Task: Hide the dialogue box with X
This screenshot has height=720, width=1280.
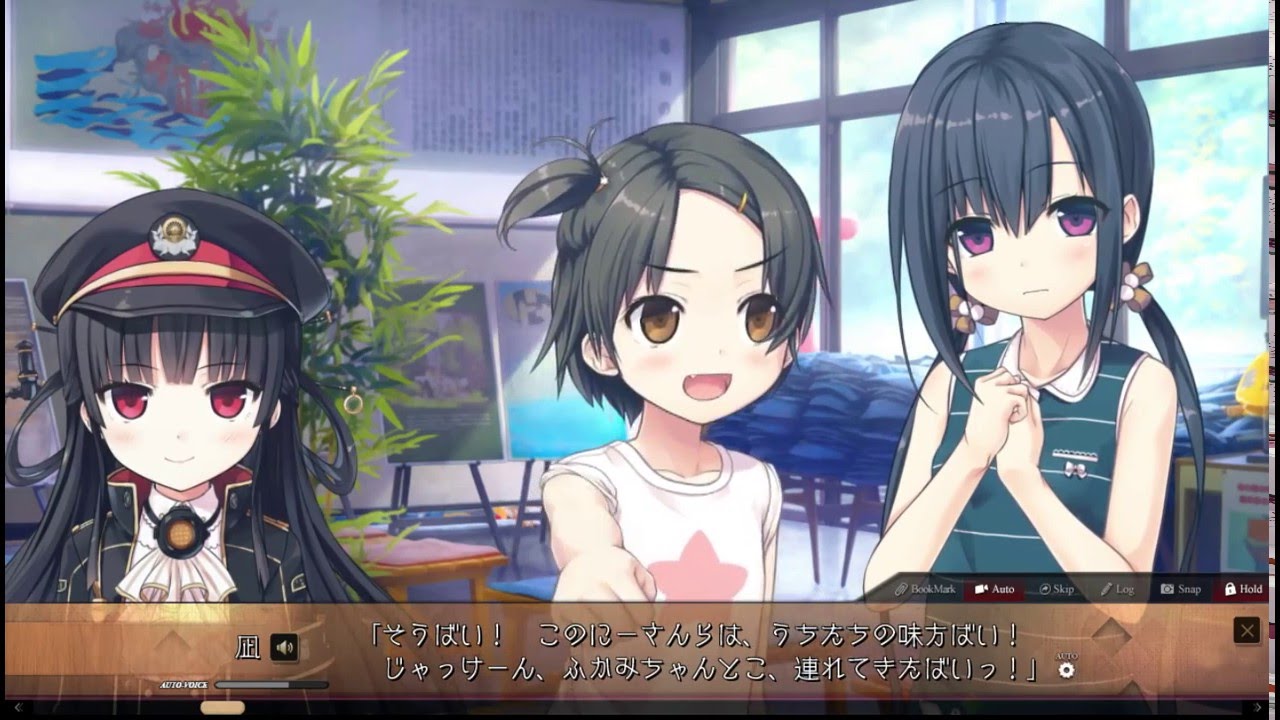Action: (1246, 631)
